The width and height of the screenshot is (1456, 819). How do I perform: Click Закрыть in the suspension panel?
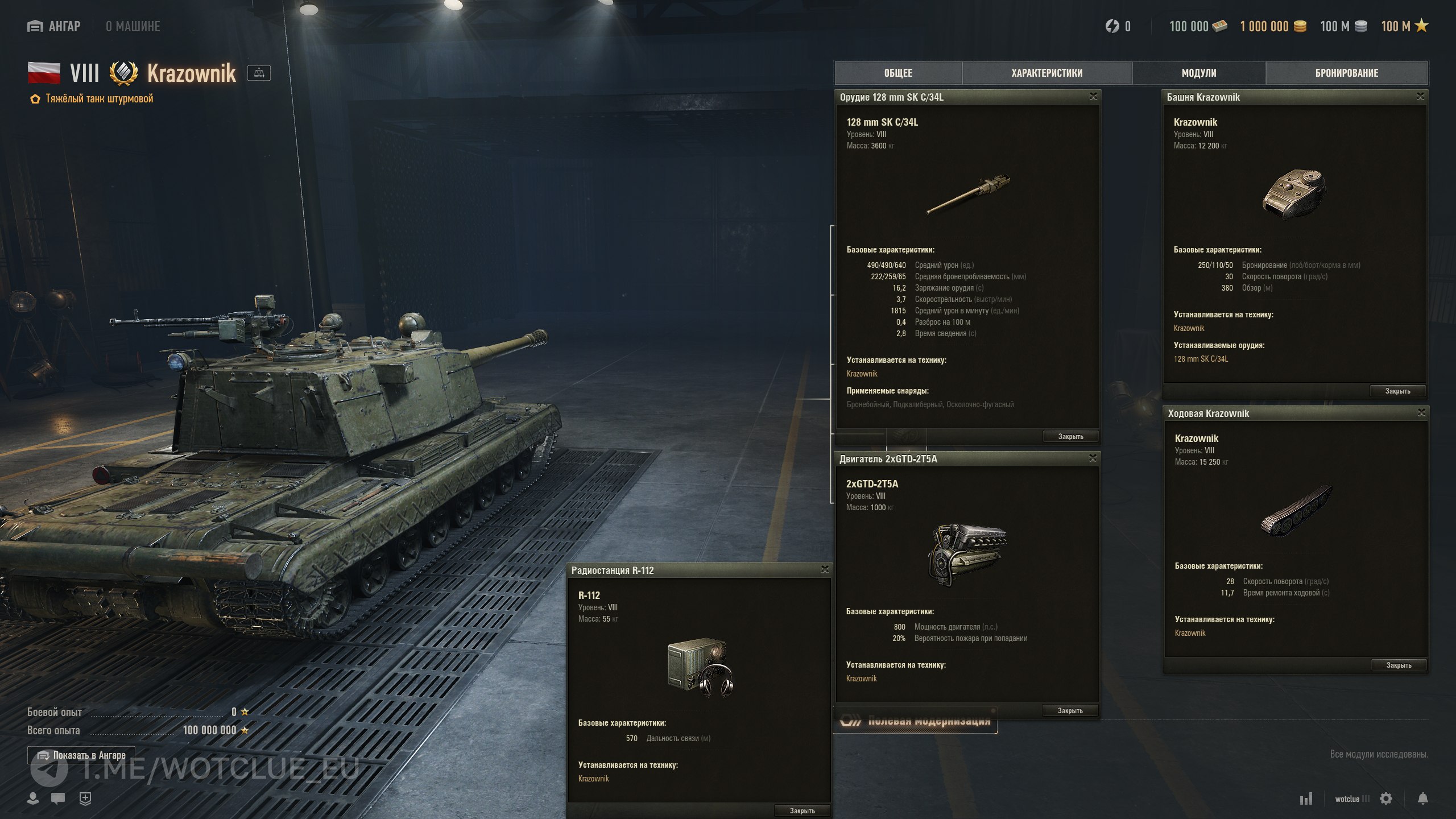coord(1399,665)
